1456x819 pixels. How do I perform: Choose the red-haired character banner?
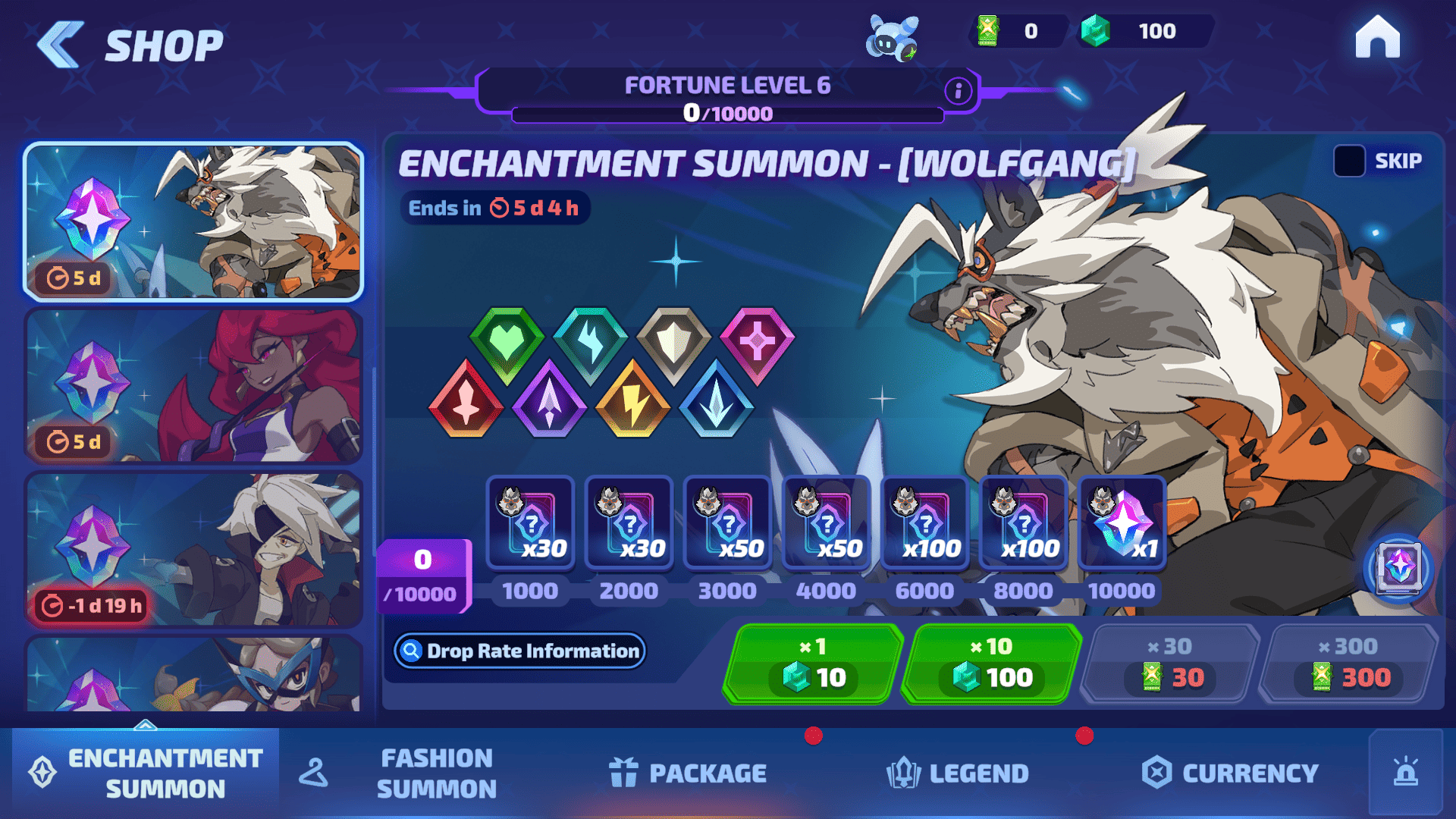193,385
